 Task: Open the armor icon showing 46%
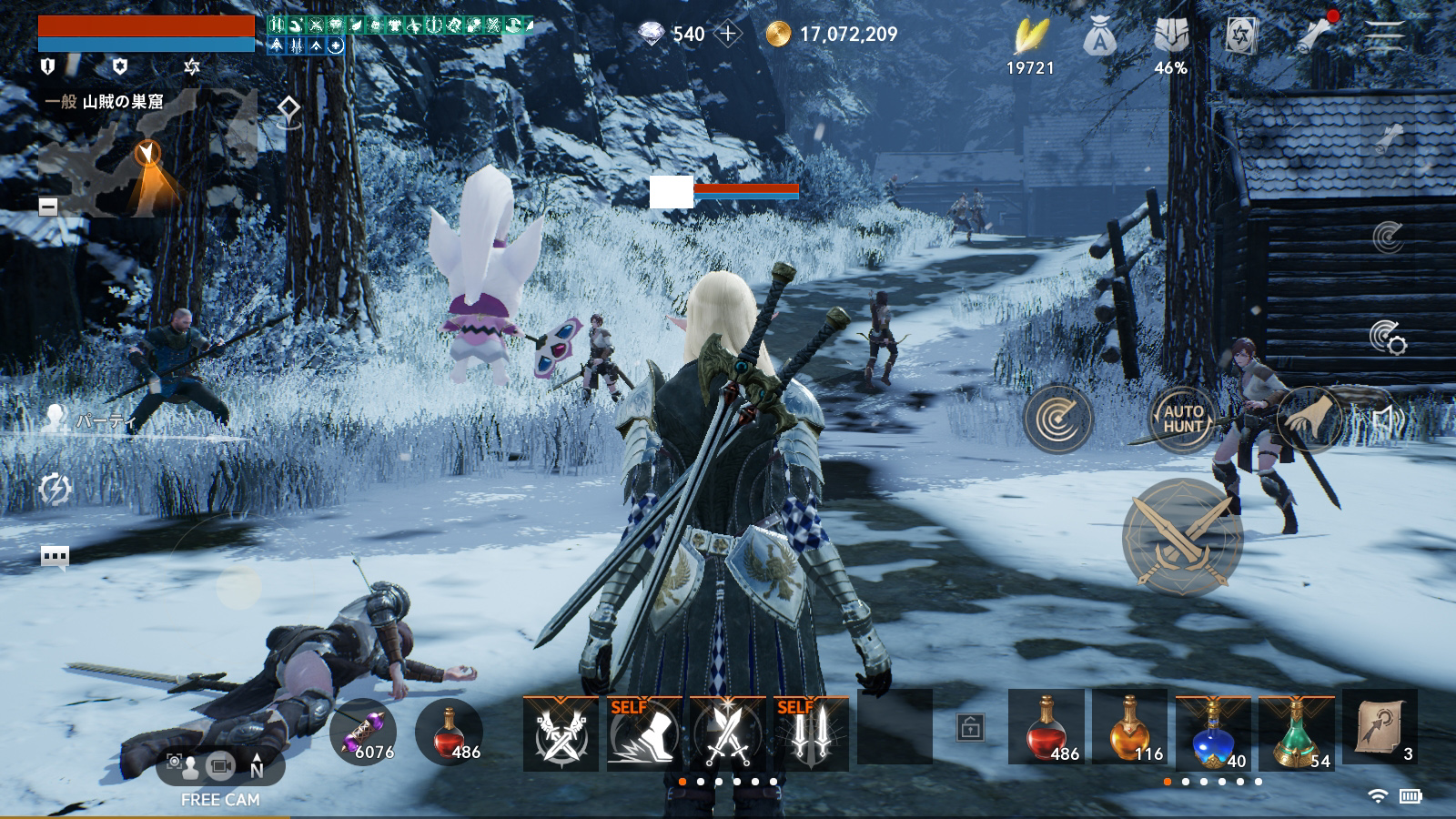[1170, 38]
